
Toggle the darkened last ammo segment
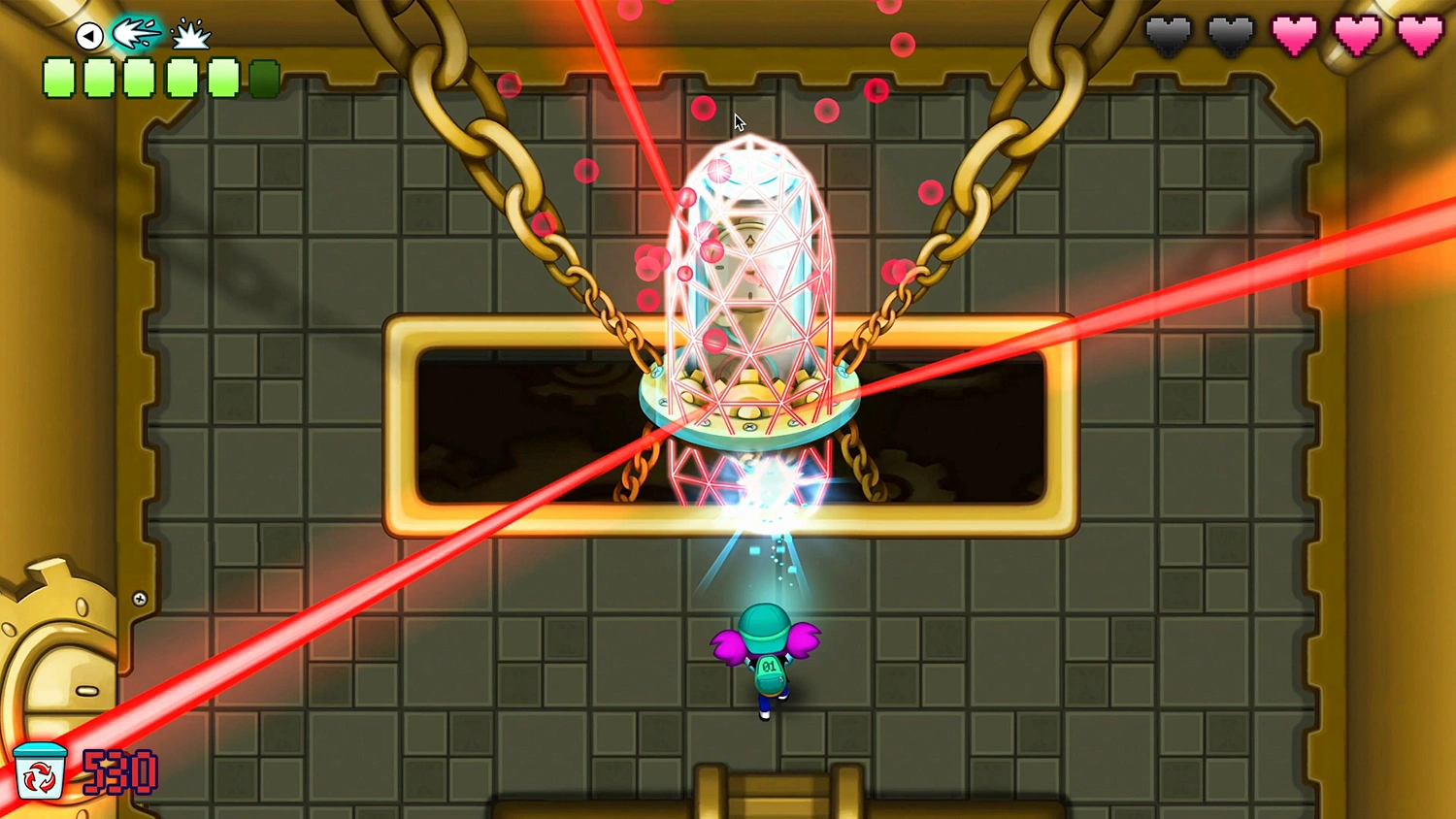(x=265, y=76)
